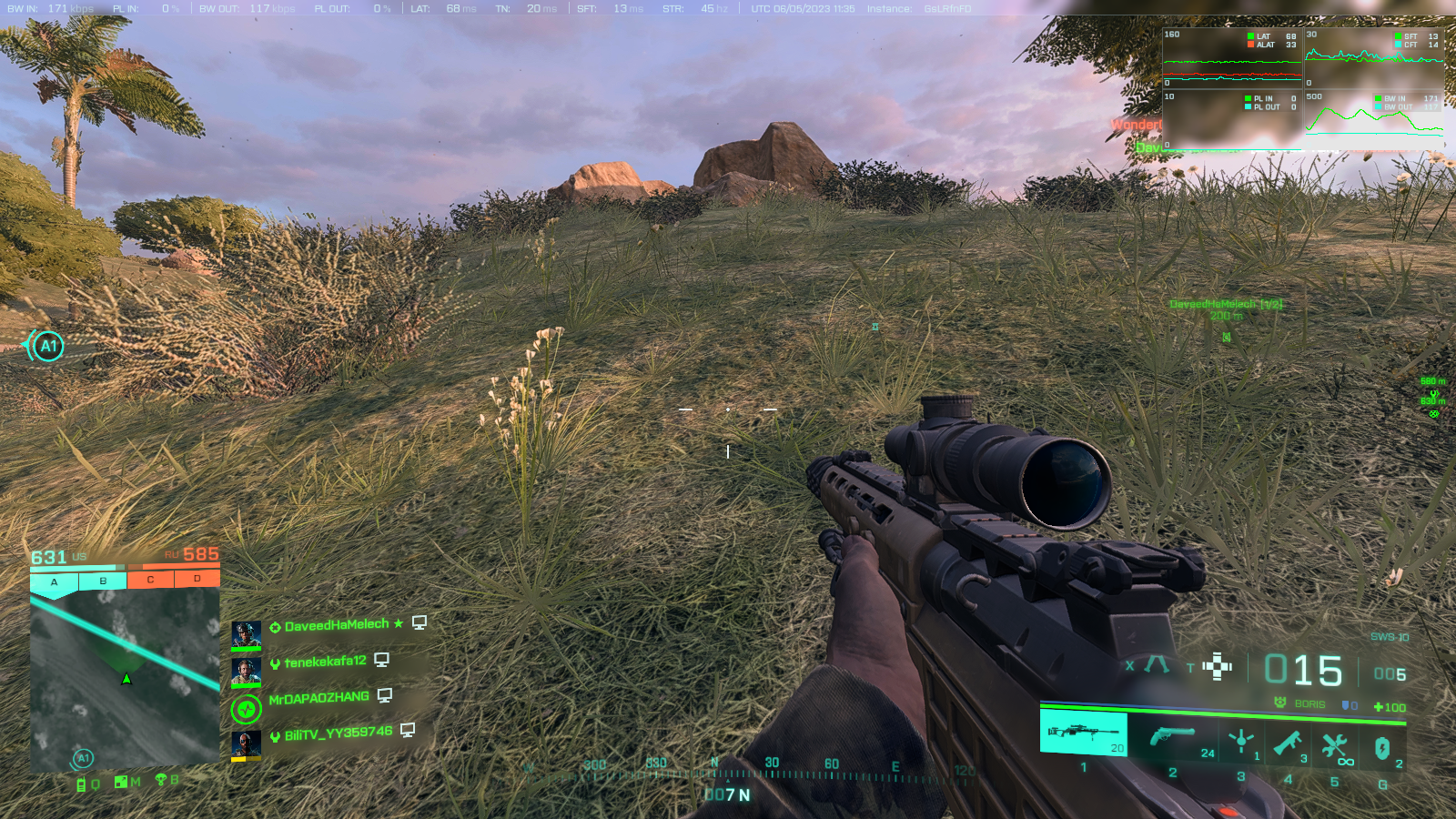Click squad leader DaveedHaMelech in squad list
The image size is (1456, 819).
(336, 625)
